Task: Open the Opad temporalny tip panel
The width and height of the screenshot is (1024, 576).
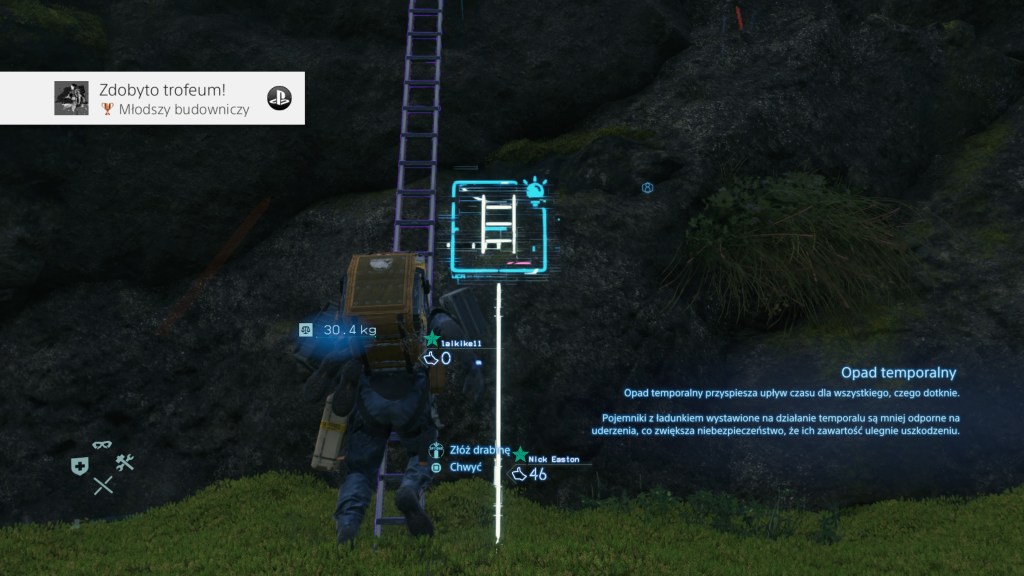Action: tap(790, 402)
